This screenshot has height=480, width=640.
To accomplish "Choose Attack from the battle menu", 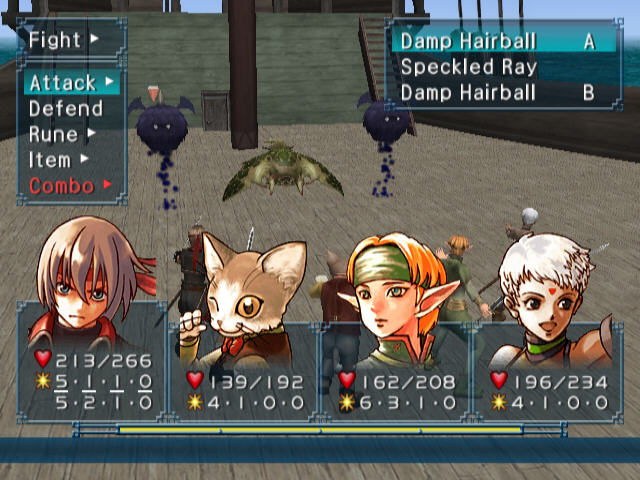I will coord(66,82).
